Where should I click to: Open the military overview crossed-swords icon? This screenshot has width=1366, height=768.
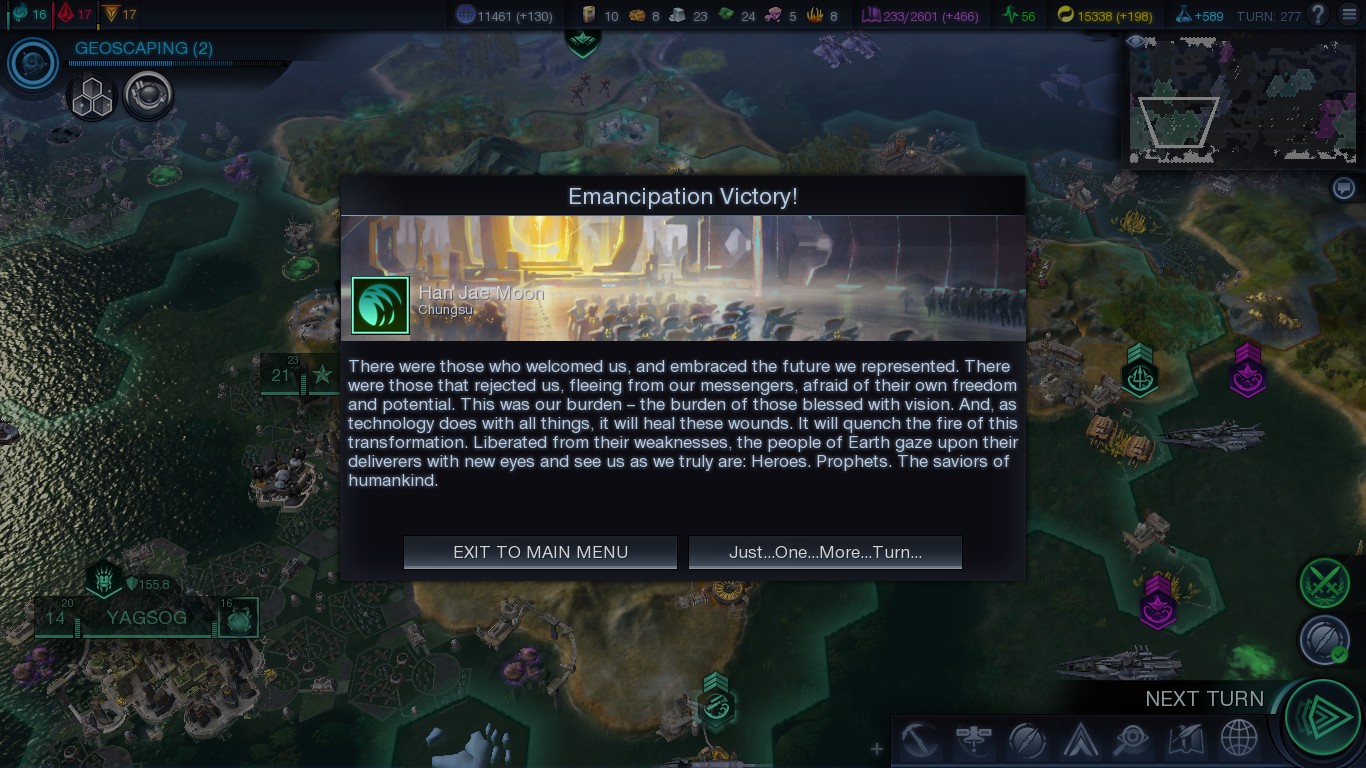click(1324, 583)
